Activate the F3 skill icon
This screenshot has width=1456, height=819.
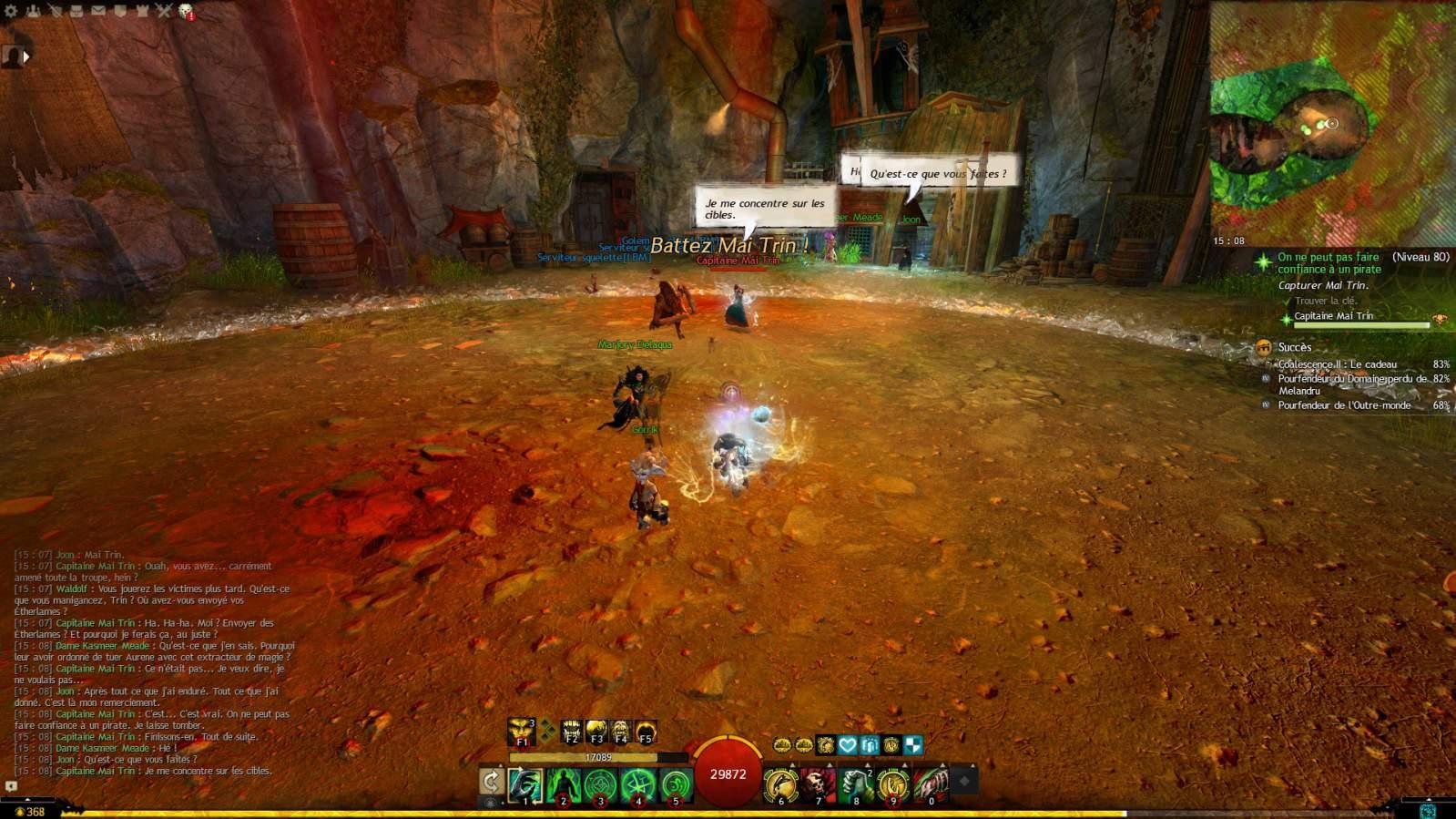point(596,731)
